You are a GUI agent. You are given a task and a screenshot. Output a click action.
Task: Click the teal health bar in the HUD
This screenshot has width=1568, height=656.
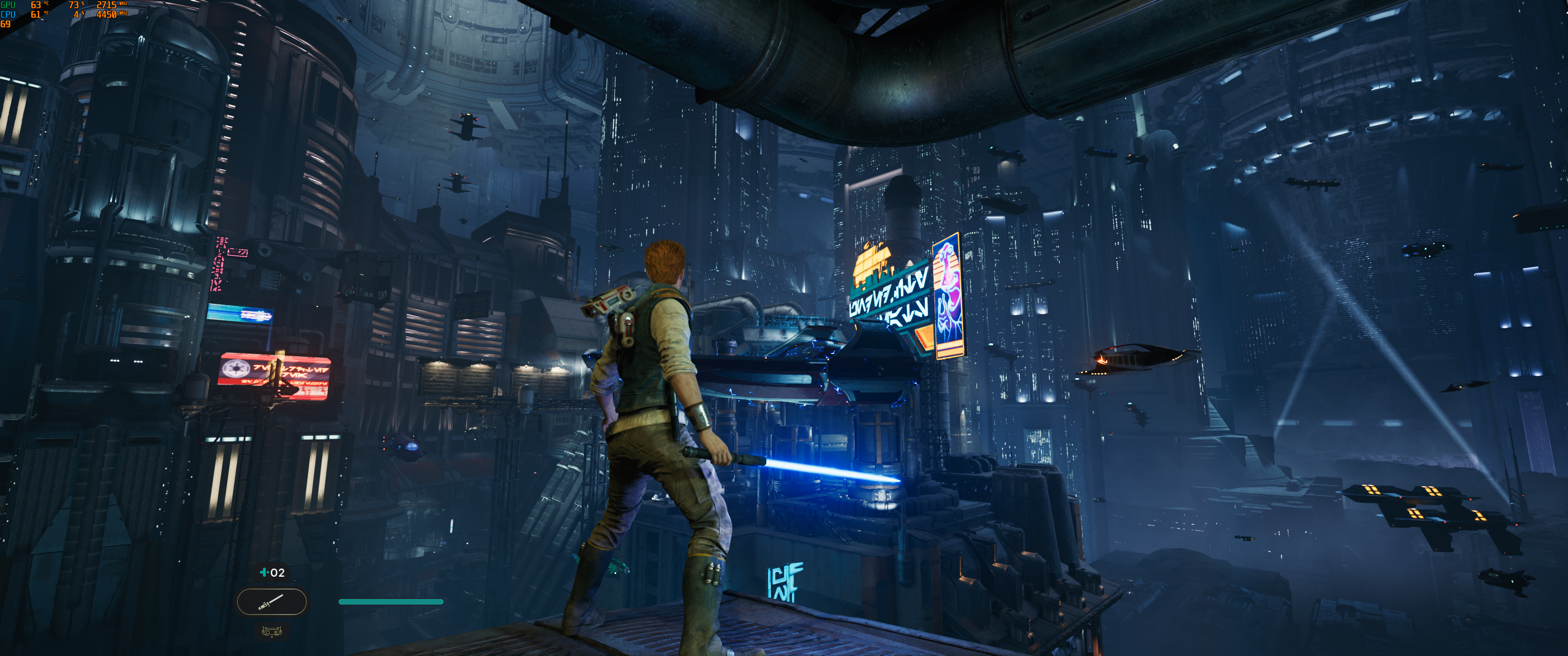pyautogui.click(x=390, y=601)
